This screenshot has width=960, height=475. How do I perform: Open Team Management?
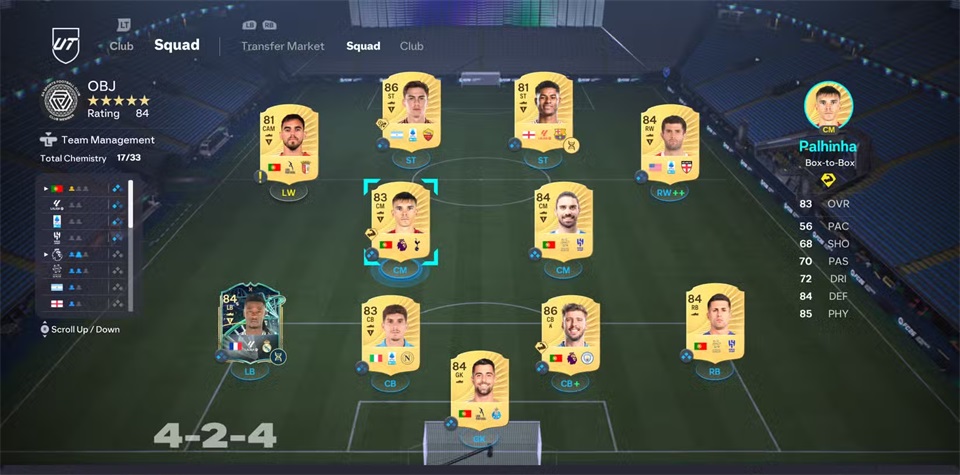108,140
